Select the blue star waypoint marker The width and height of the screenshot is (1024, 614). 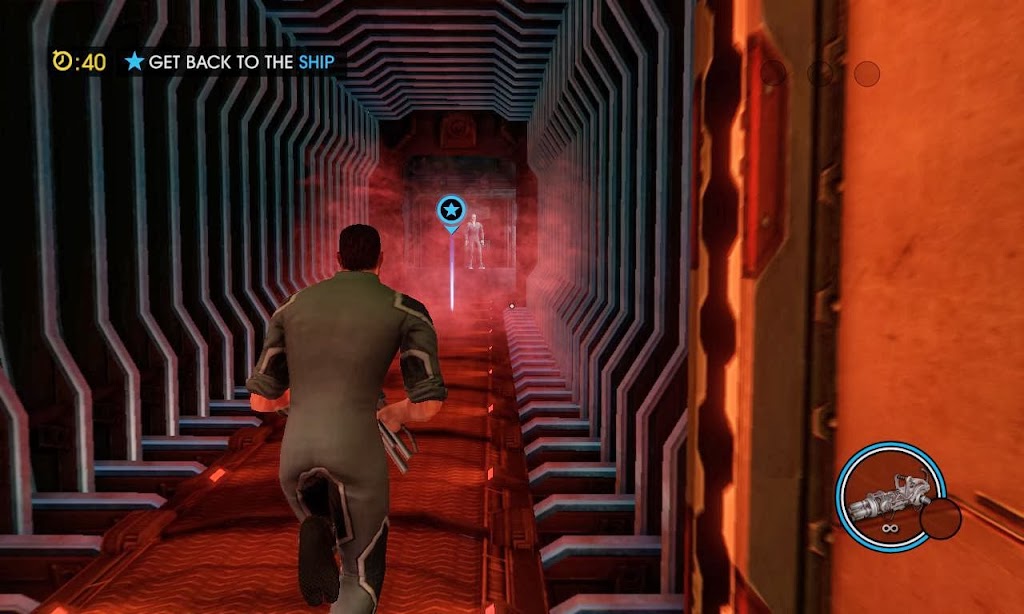(451, 211)
